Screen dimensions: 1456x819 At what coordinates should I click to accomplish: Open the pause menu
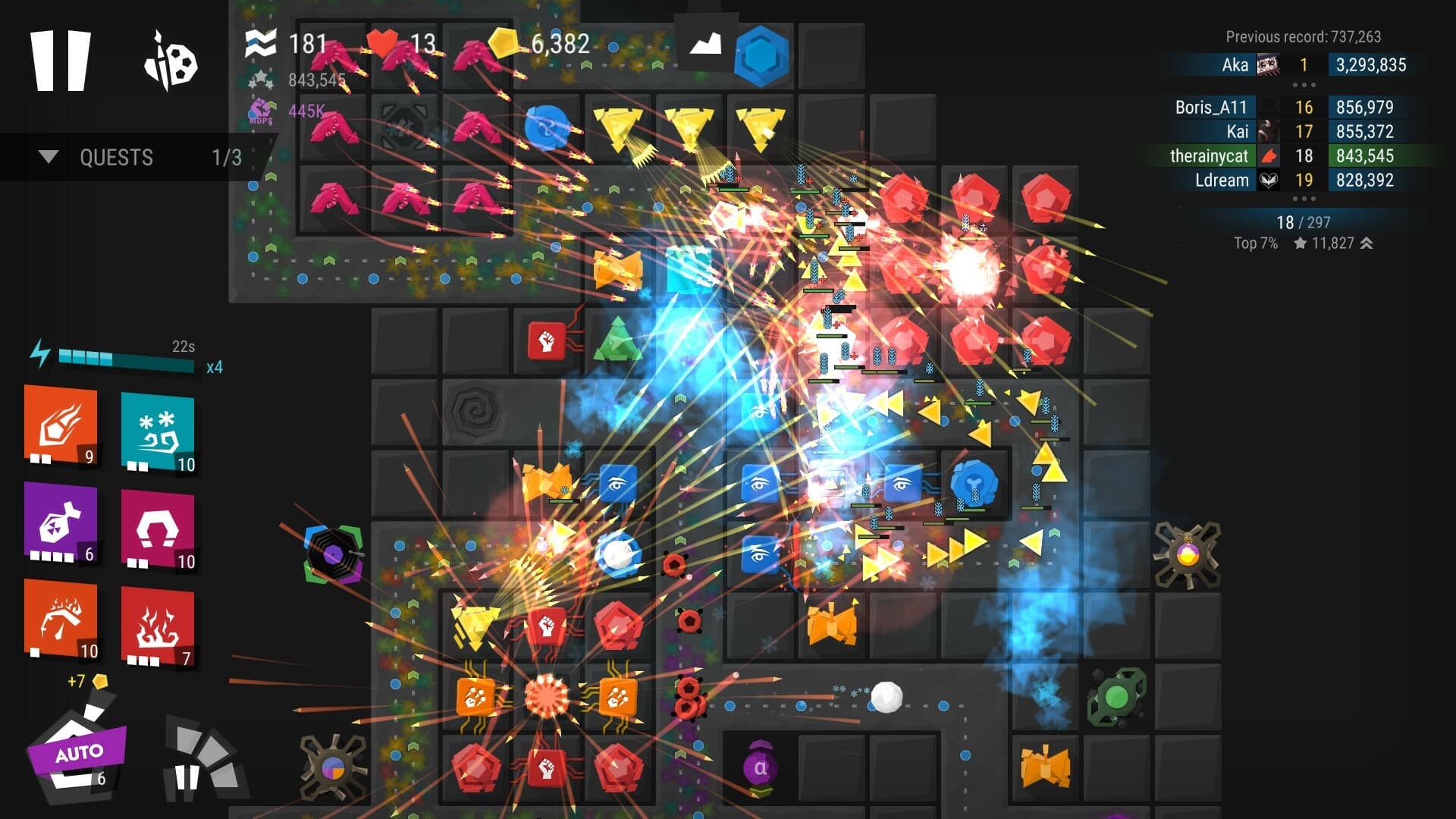pos(61,62)
